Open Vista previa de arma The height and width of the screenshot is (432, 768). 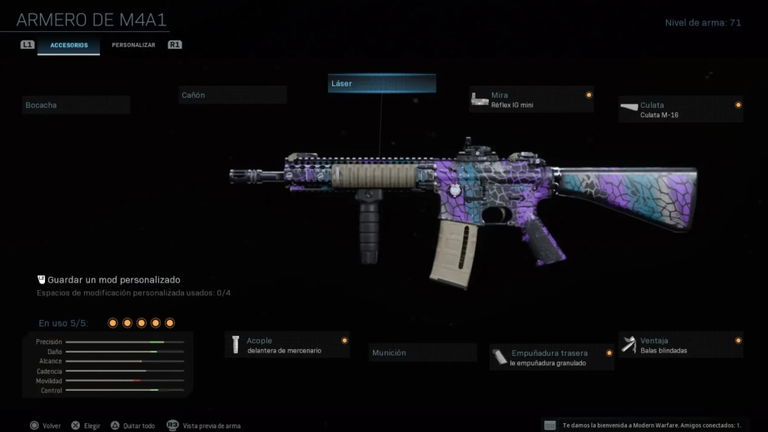[203, 425]
